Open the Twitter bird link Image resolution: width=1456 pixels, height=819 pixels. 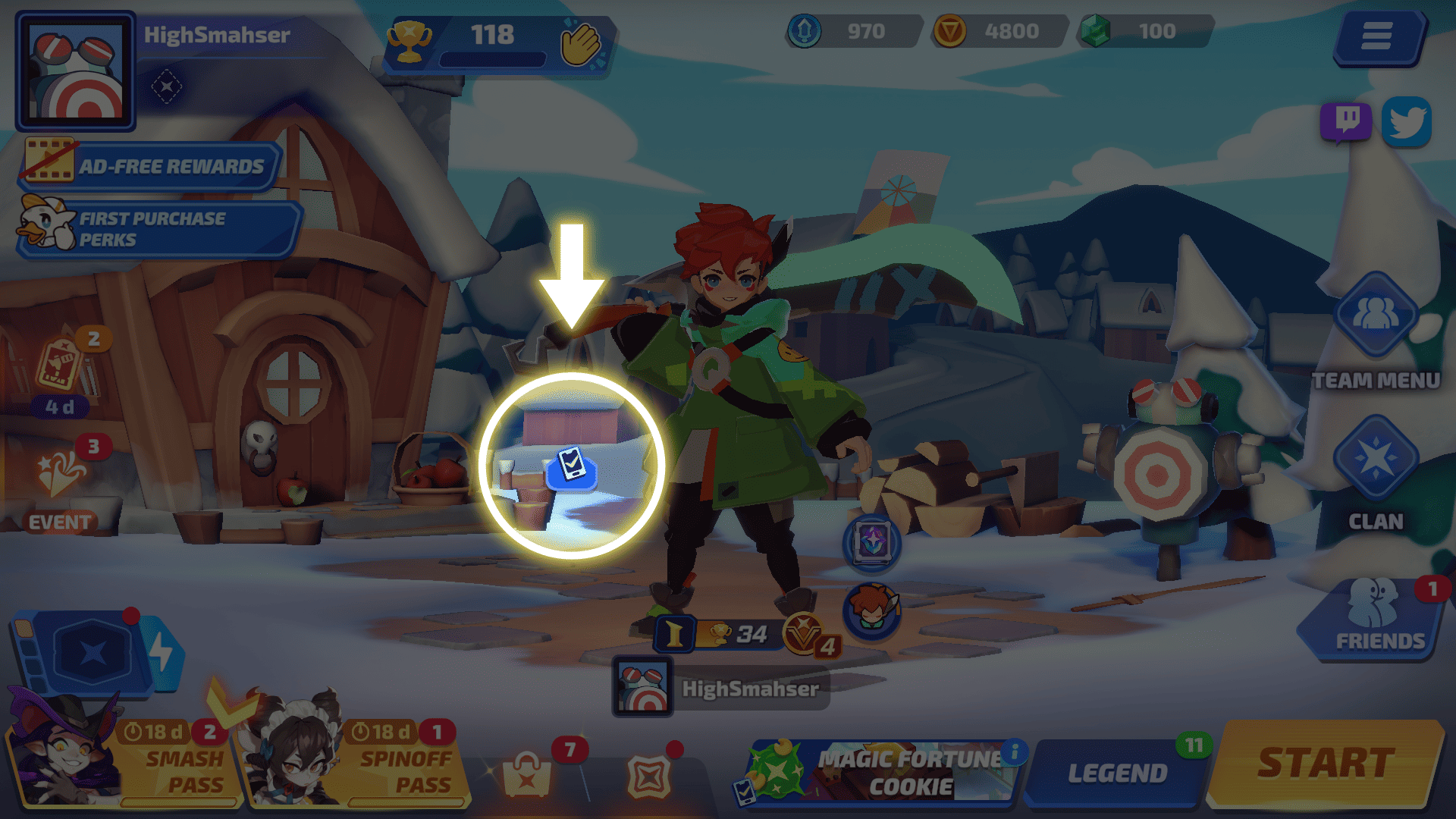coord(1407,121)
